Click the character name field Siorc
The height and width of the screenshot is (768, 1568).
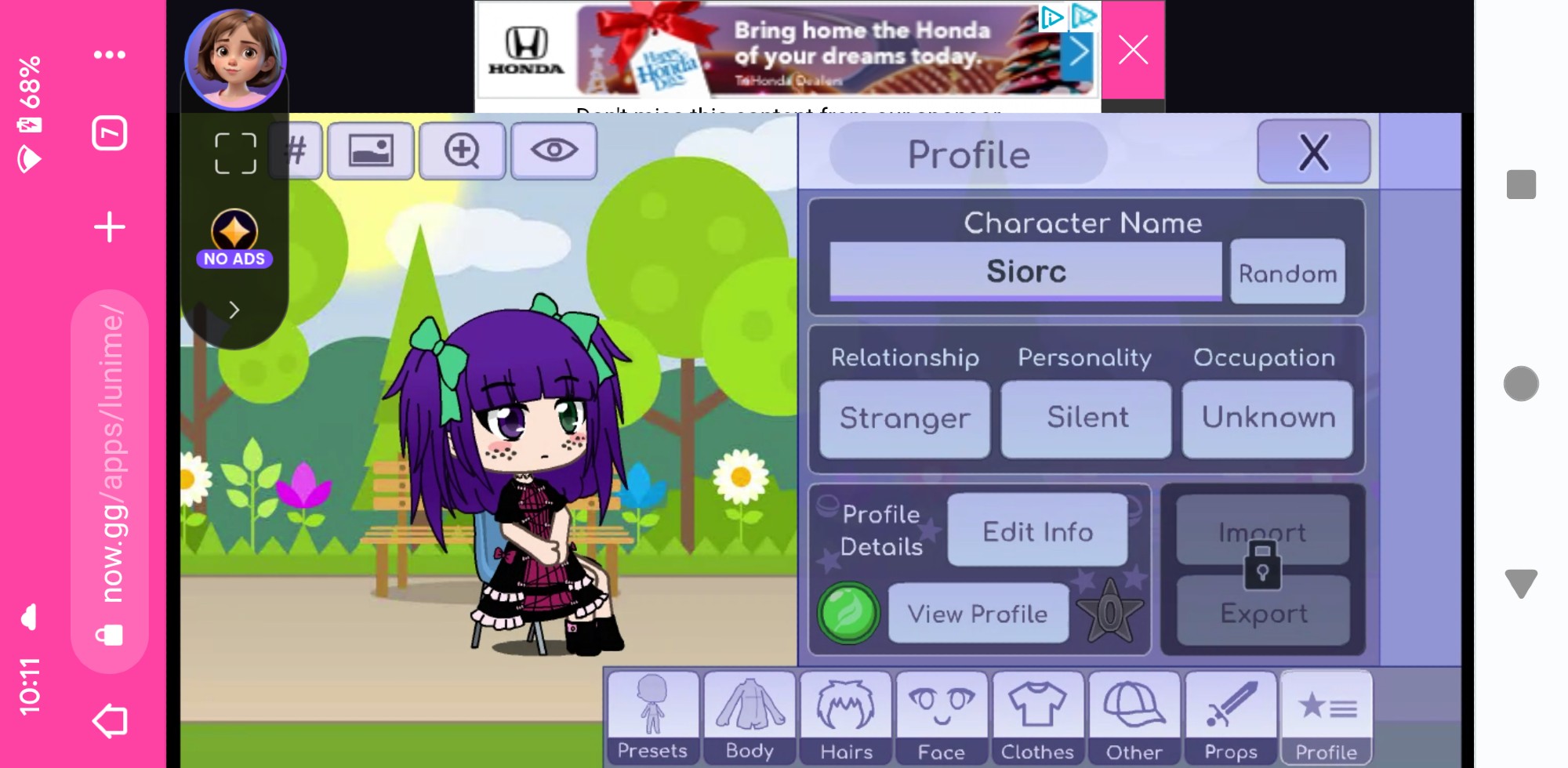(1025, 271)
